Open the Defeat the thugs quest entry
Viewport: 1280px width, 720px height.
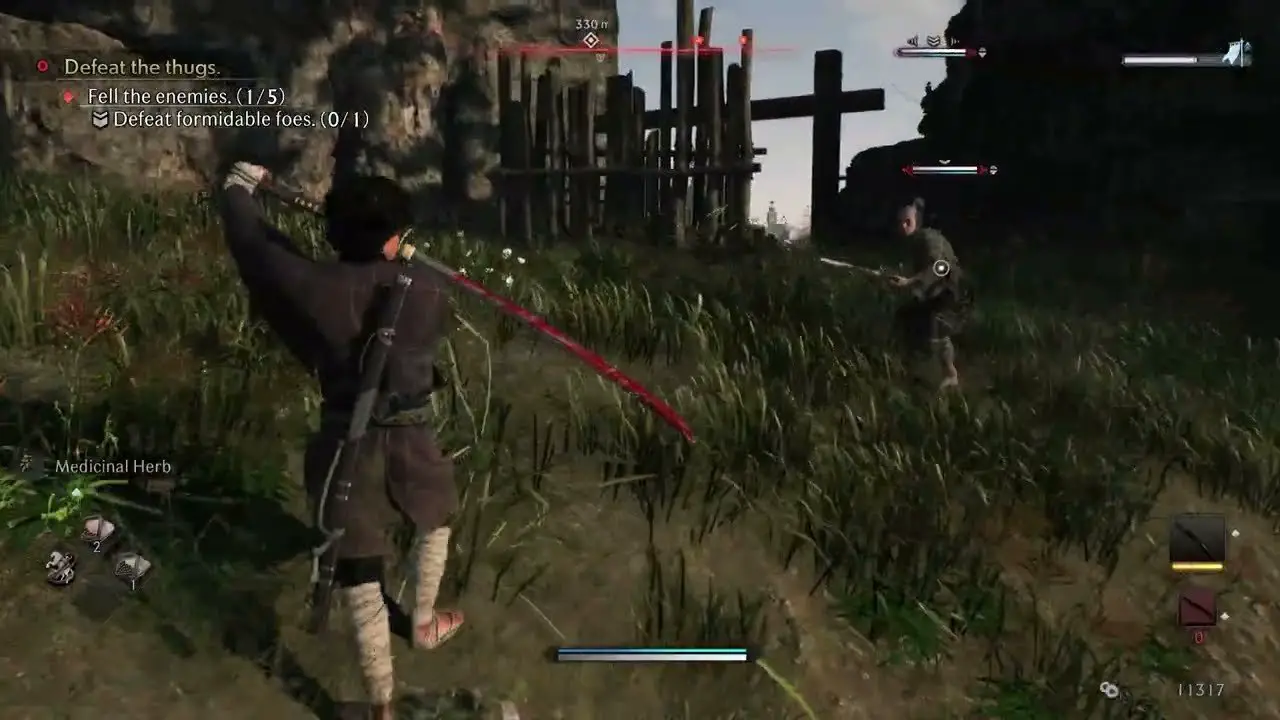pyautogui.click(x=146, y=68)
